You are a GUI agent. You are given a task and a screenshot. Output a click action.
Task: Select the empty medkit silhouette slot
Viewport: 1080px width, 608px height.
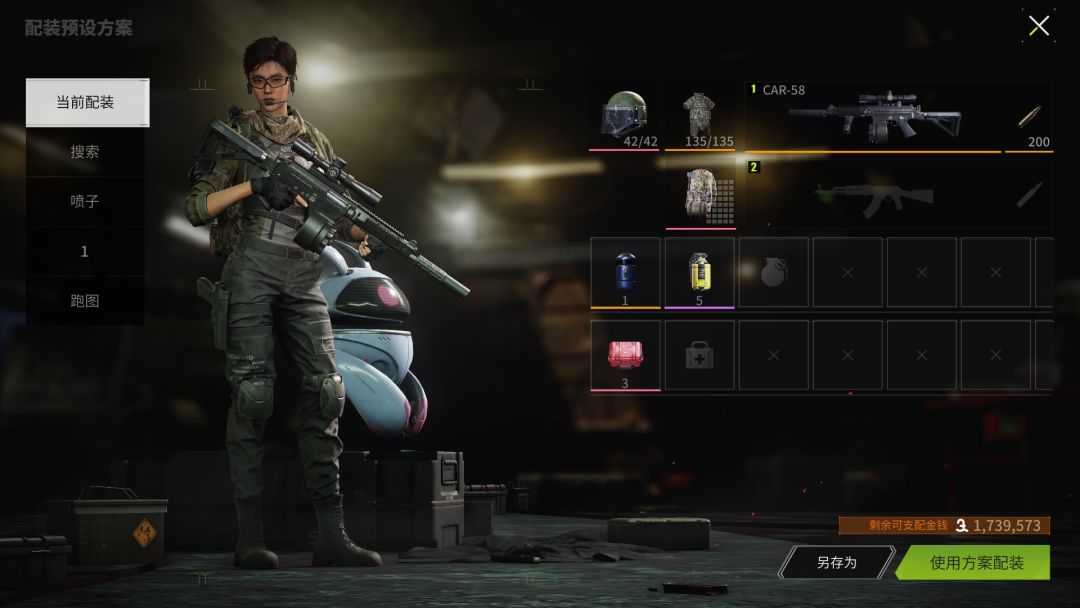pos(699,354)
